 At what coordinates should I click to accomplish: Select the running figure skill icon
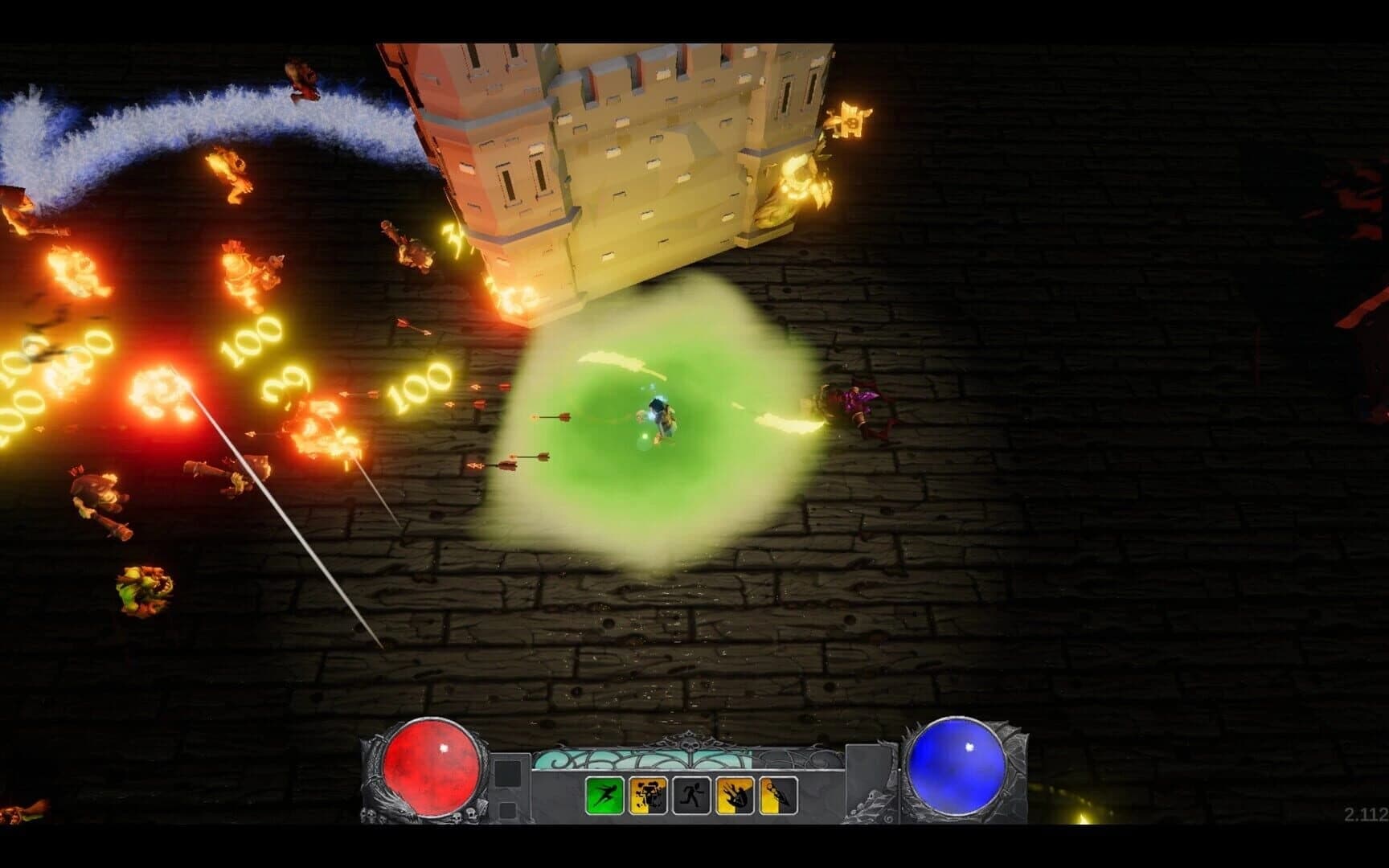(x=690, y=795)
